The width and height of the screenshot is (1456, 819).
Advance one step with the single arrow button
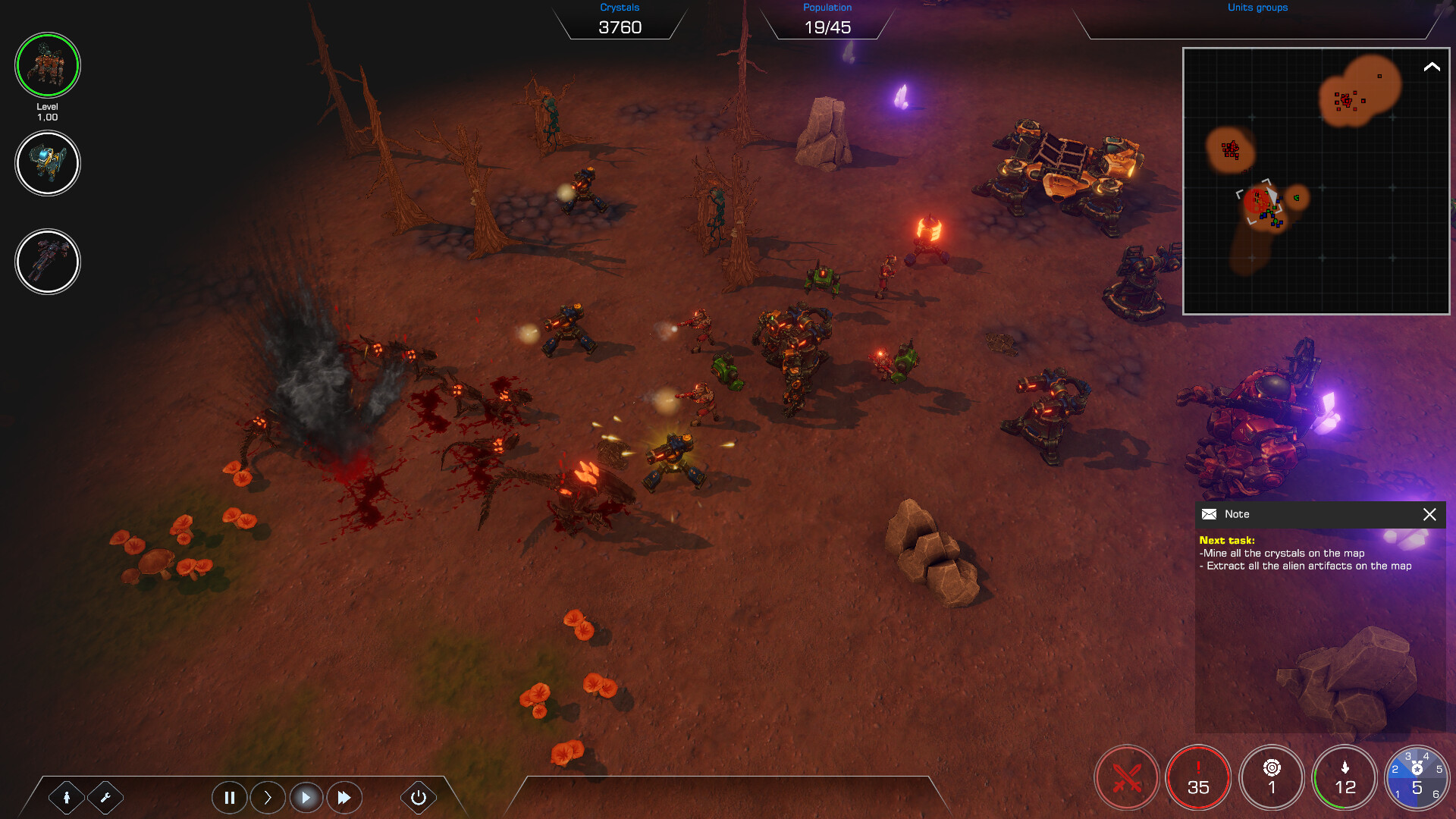tap(268, 797)
